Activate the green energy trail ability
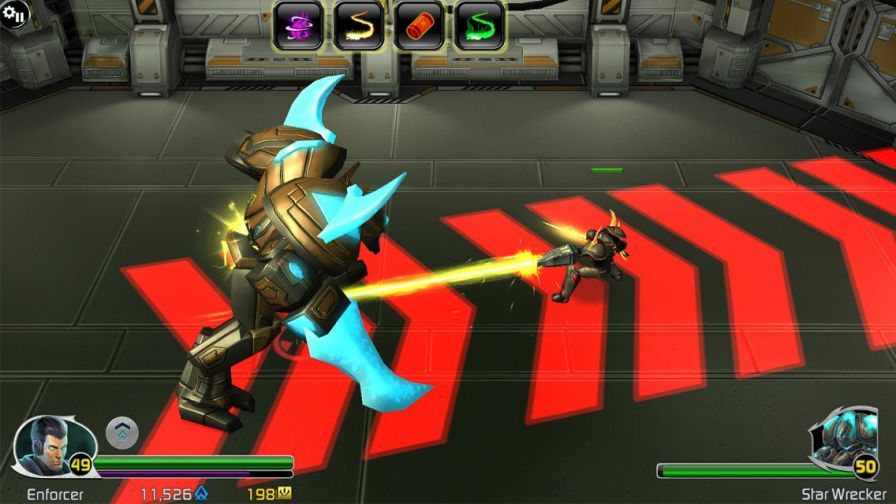896x504 pixels. pos(480,26)
